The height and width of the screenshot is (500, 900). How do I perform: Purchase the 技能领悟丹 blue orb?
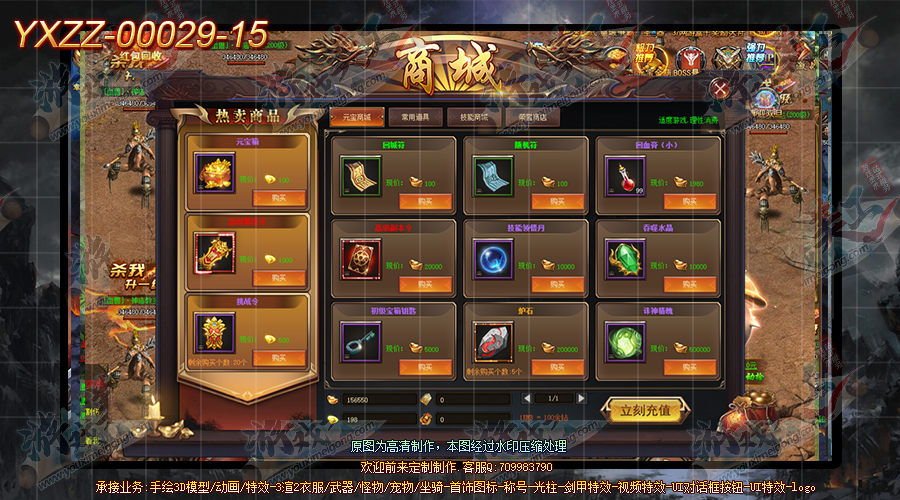pos(556,284)
